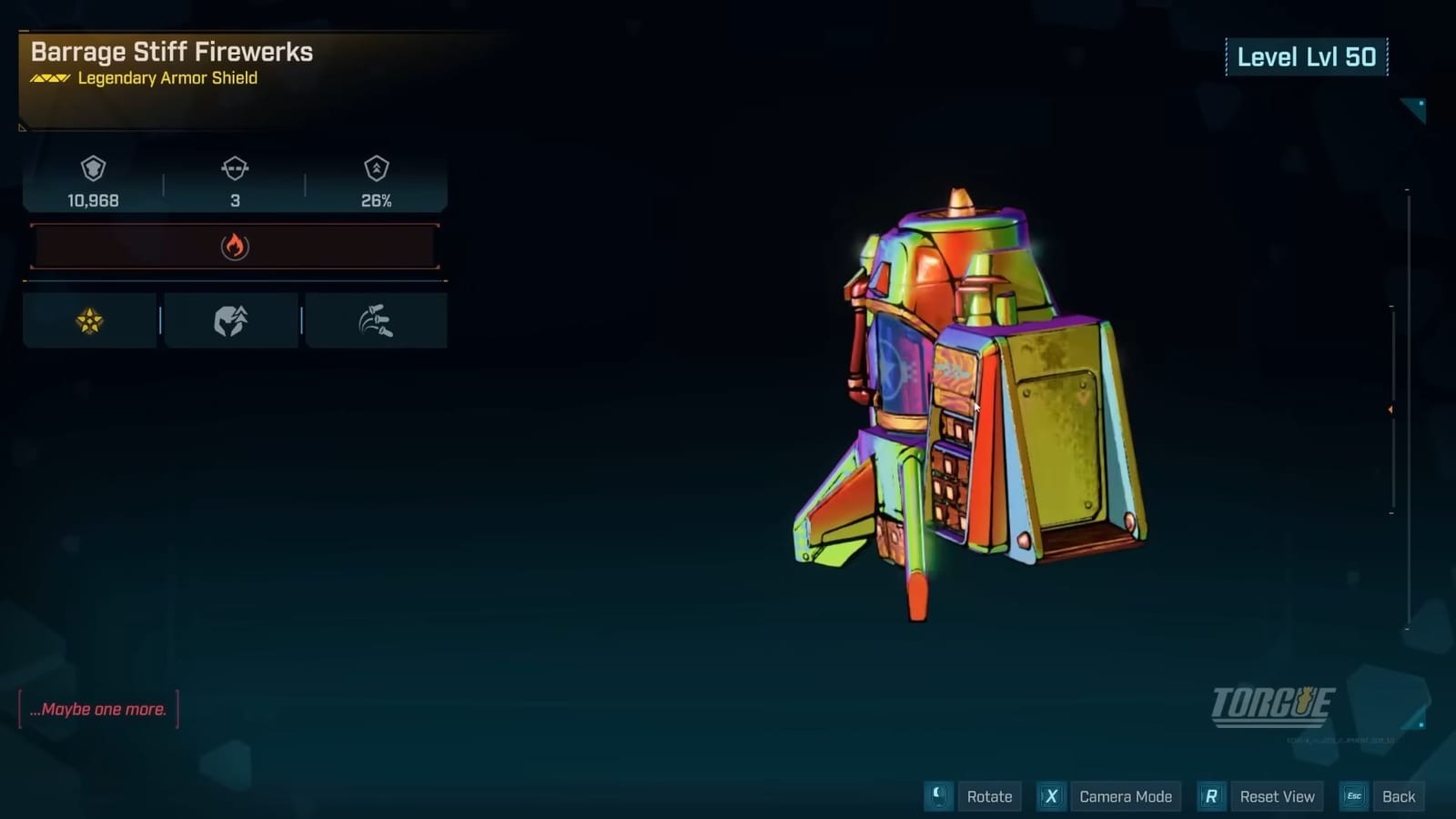This screenshot has height=819, width=1456.
Task: Click Reset View
Action: pyautogui.click(x=1278, y=795)
